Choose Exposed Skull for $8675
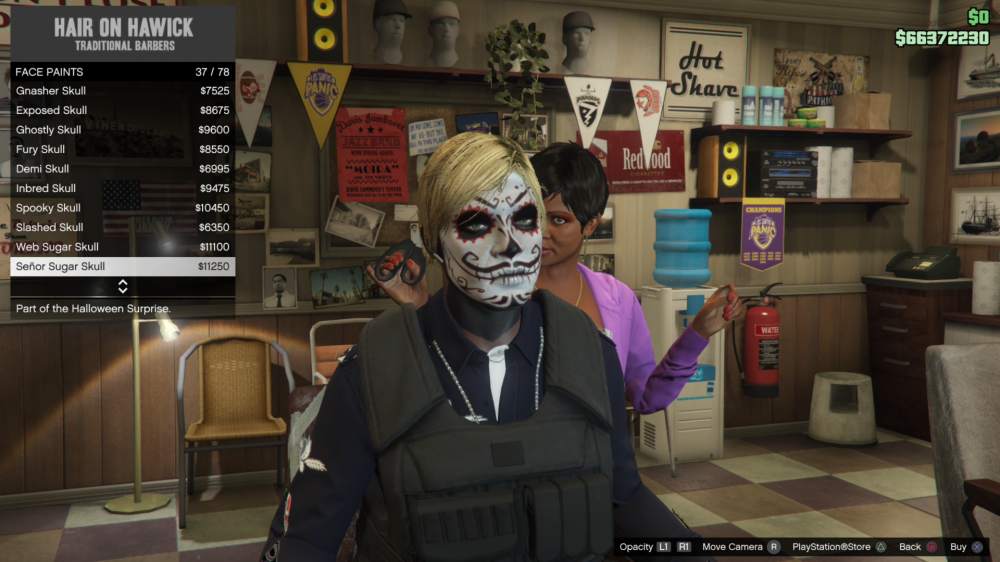Screen dimensions: 1000x562 click(x=122, y=110)
